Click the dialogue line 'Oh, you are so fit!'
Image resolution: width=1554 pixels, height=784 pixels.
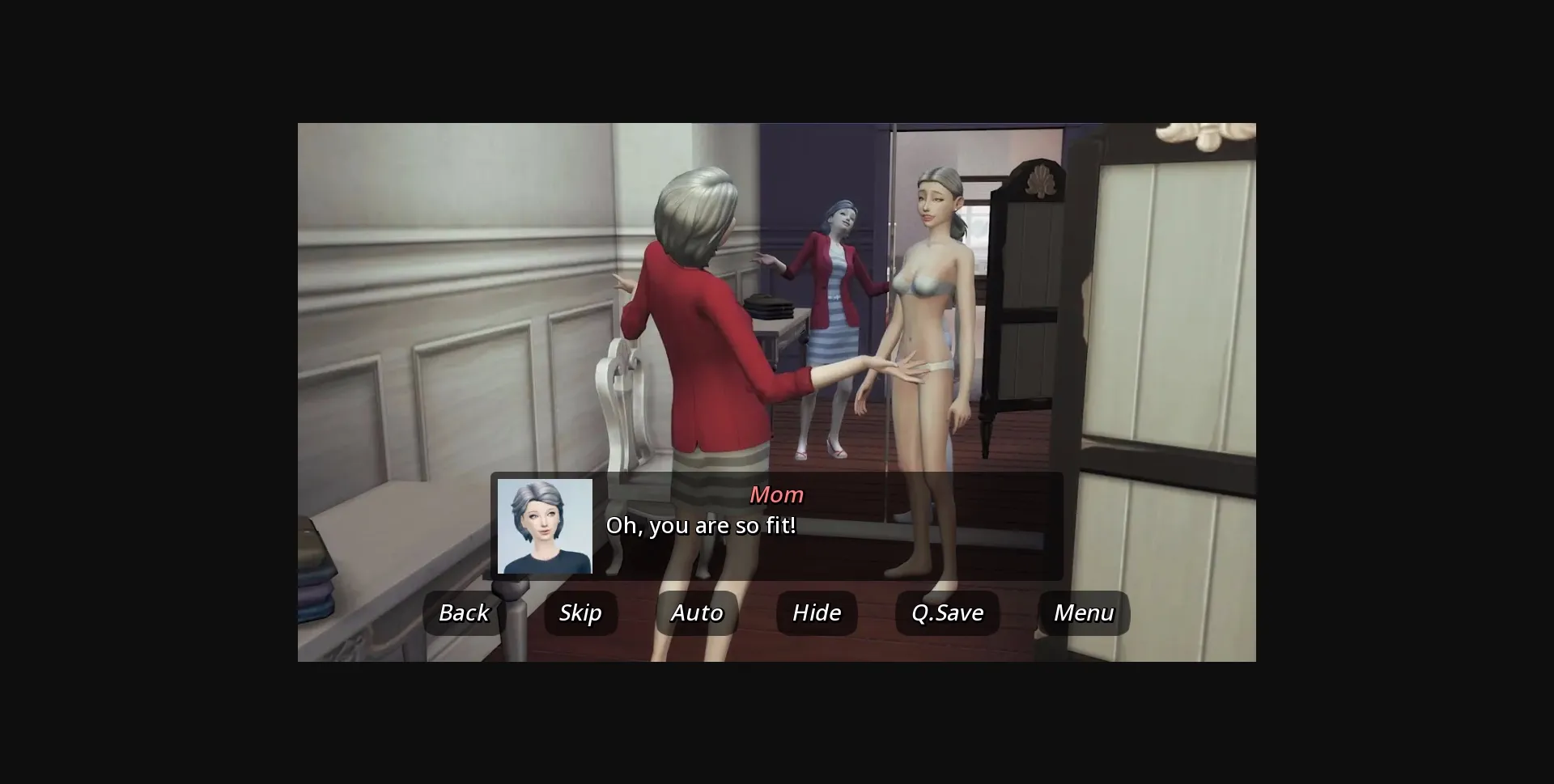pyautogui.click(x=701, y=525)
